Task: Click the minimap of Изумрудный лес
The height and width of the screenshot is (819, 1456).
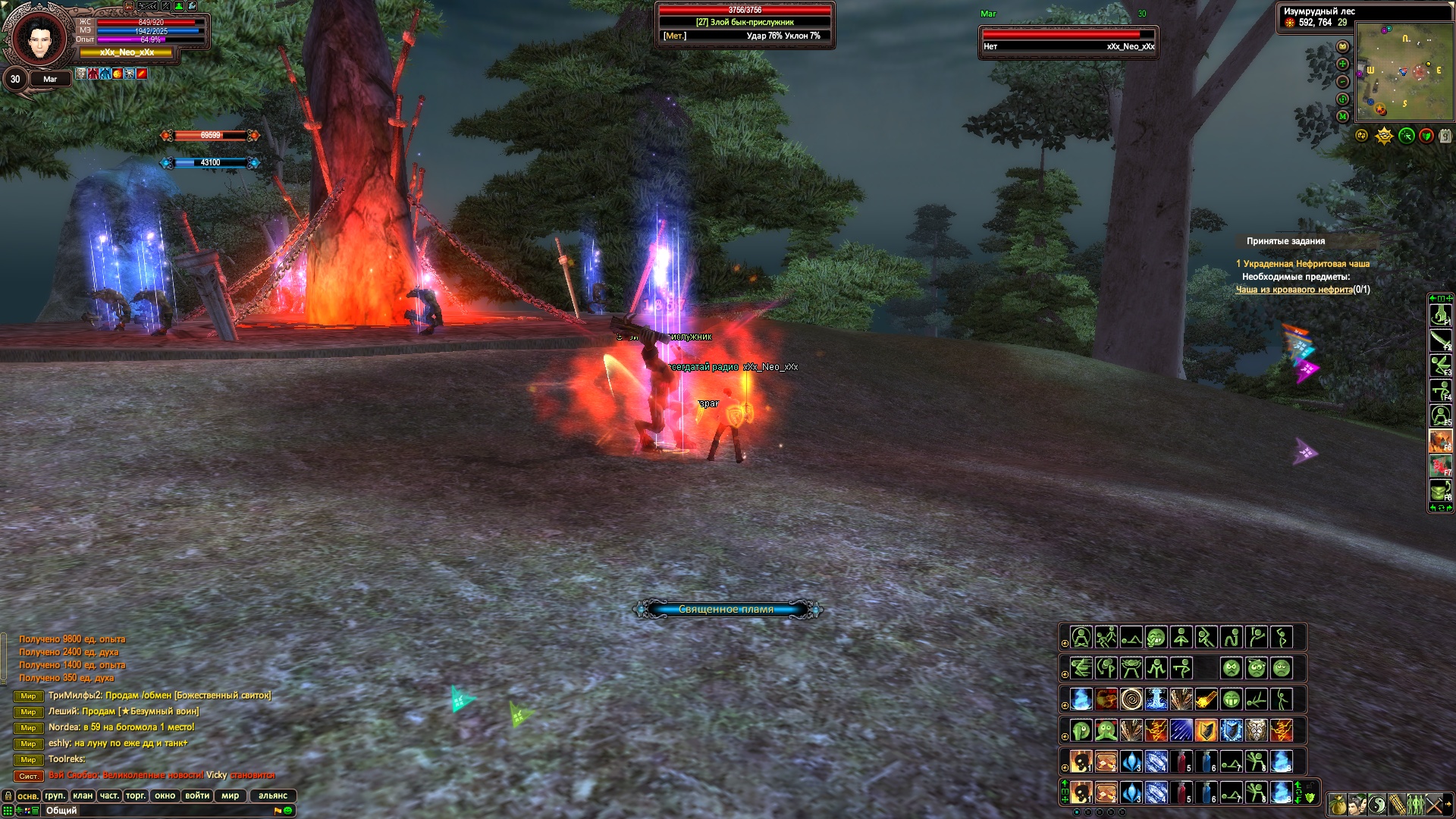Action: [x=1404, y=71]
